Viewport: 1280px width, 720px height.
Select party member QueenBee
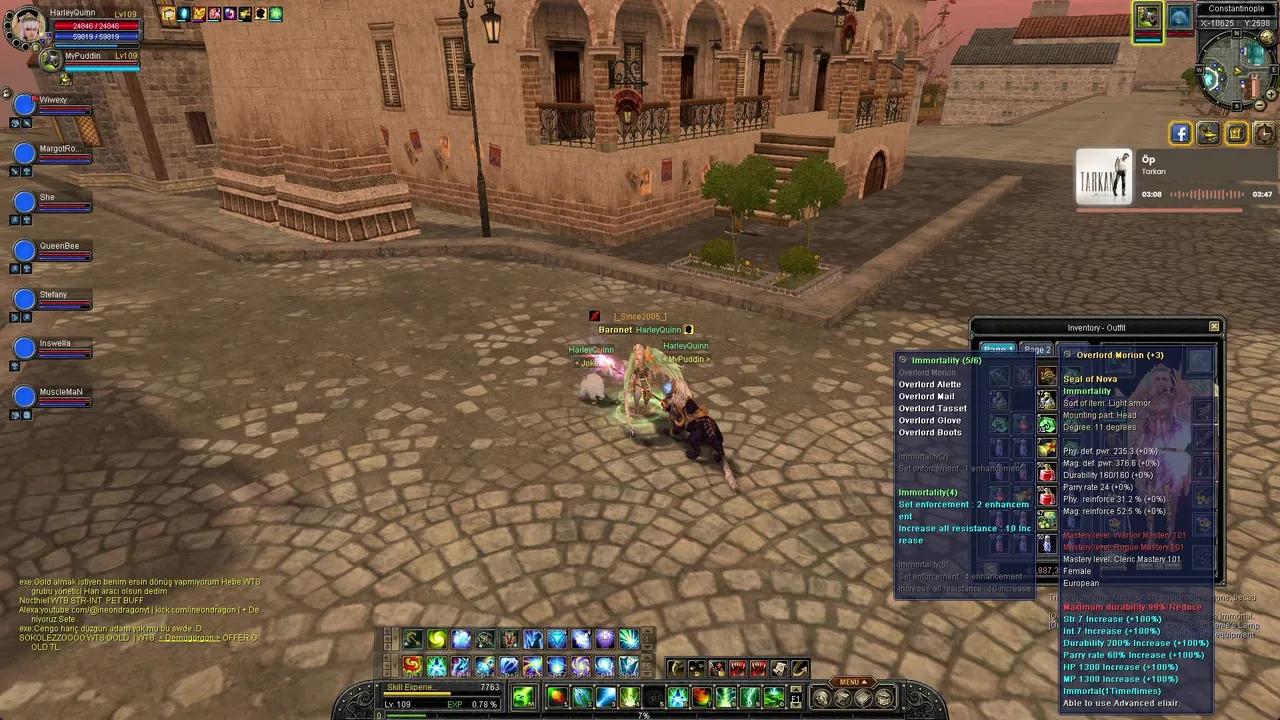[x=24, y=251]
